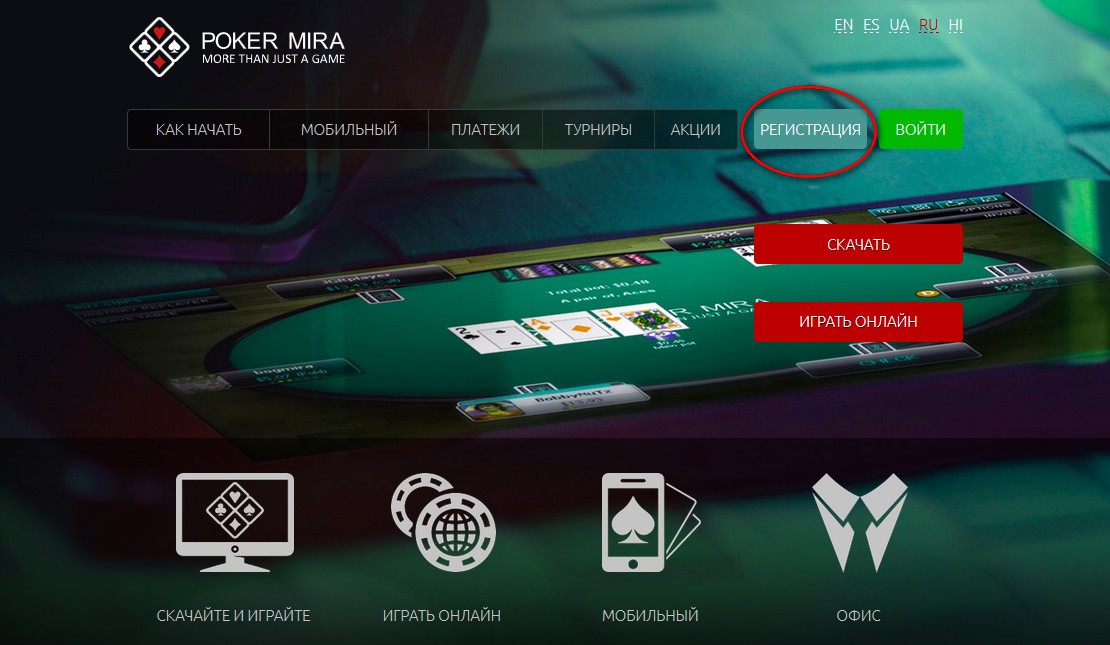Image resolution: width=1110 pixels, height=645 pixels.
Task: Open the АКЦИИ promotions page
Action: point(695,130)
